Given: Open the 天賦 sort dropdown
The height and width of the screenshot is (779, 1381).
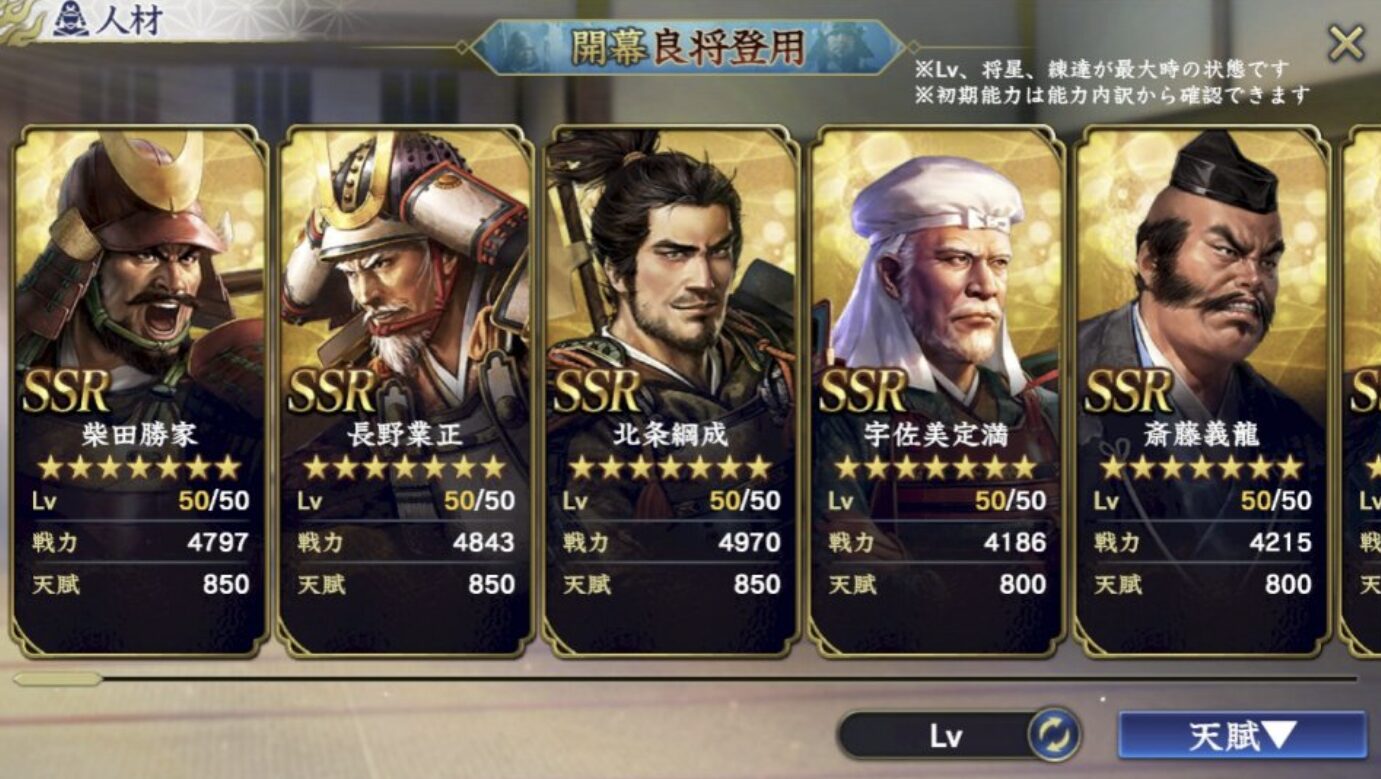Looking at the screenshot, I should coord(1241,736).
